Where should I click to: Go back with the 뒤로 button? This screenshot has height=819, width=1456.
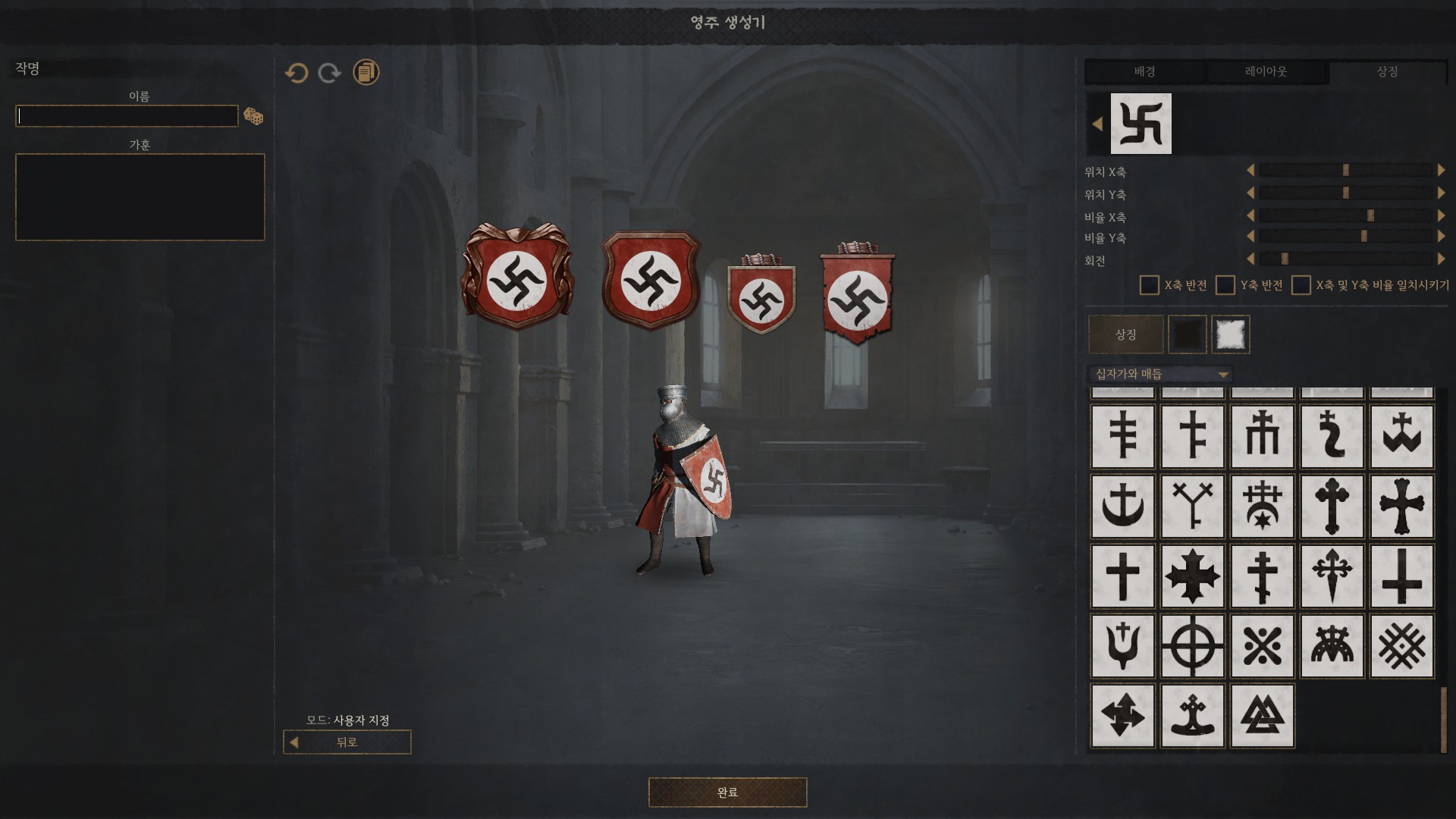pyautogui.click(x=347, y=742)
